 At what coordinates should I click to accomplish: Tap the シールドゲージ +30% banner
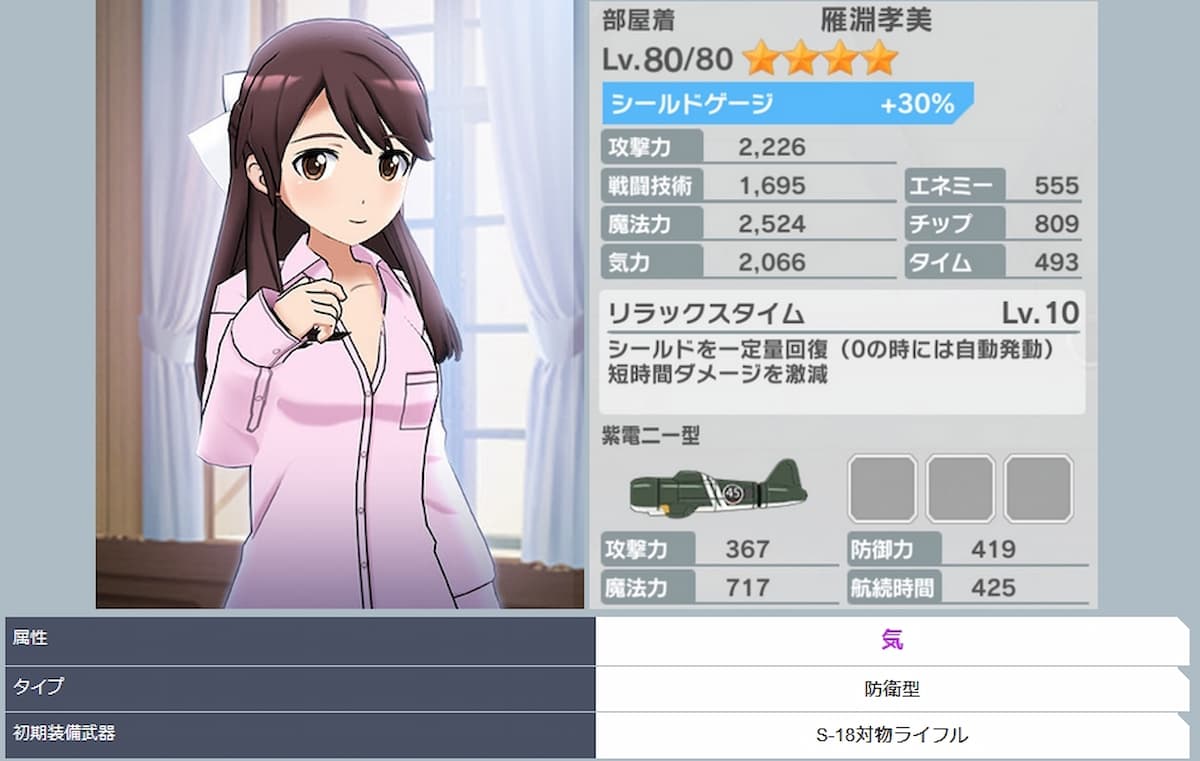click(786, 104)
